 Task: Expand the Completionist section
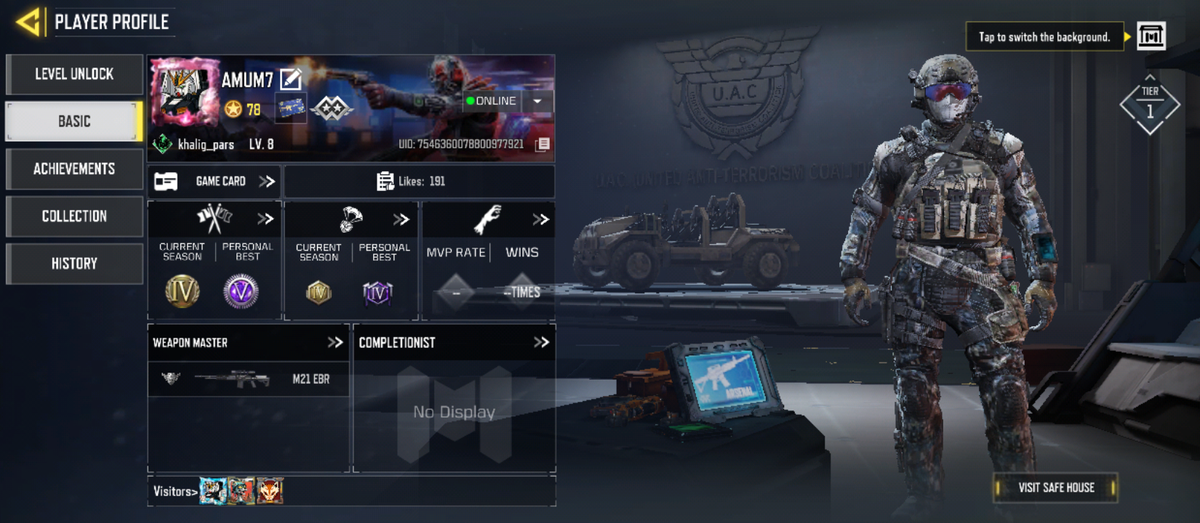tap(541, 342)
